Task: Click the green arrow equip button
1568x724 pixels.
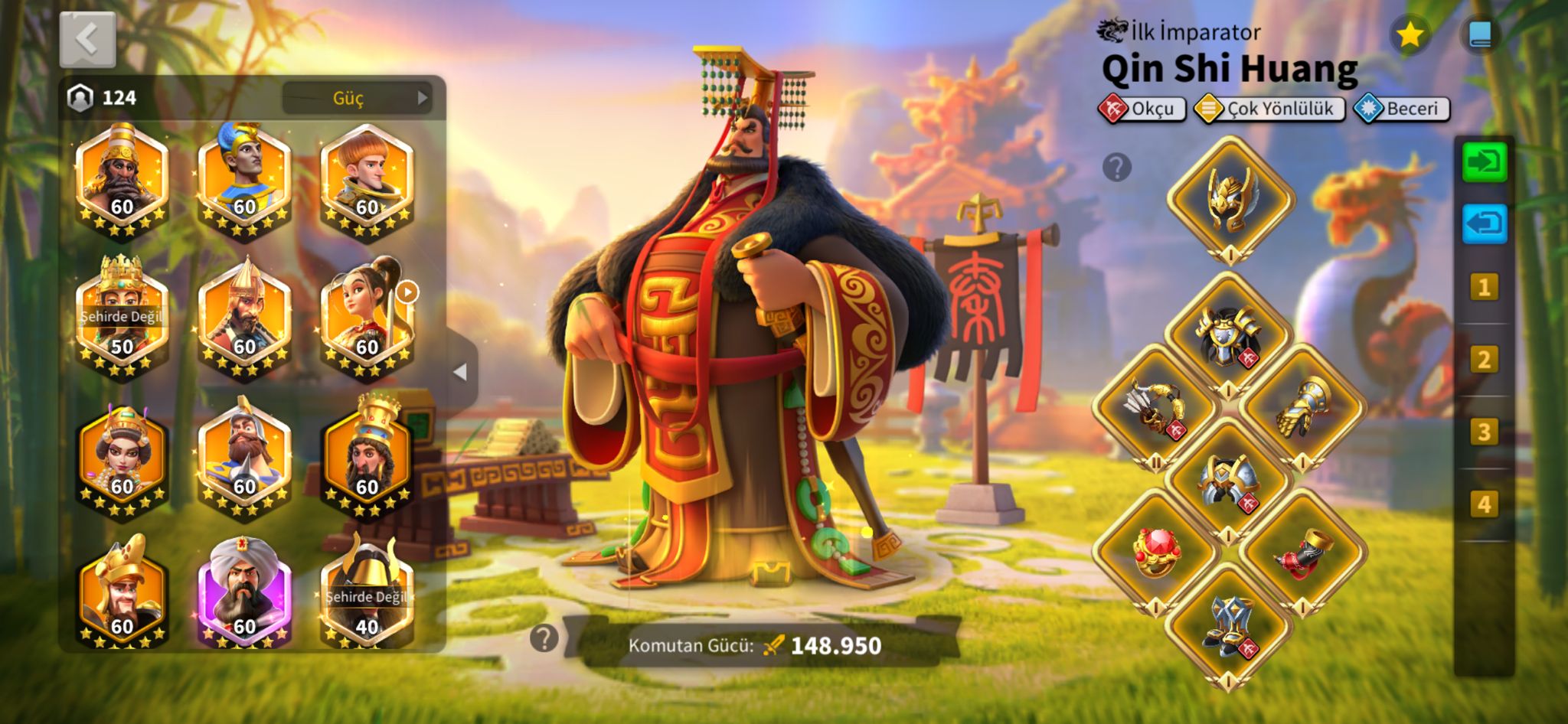Action: (x=1484, y=162)
